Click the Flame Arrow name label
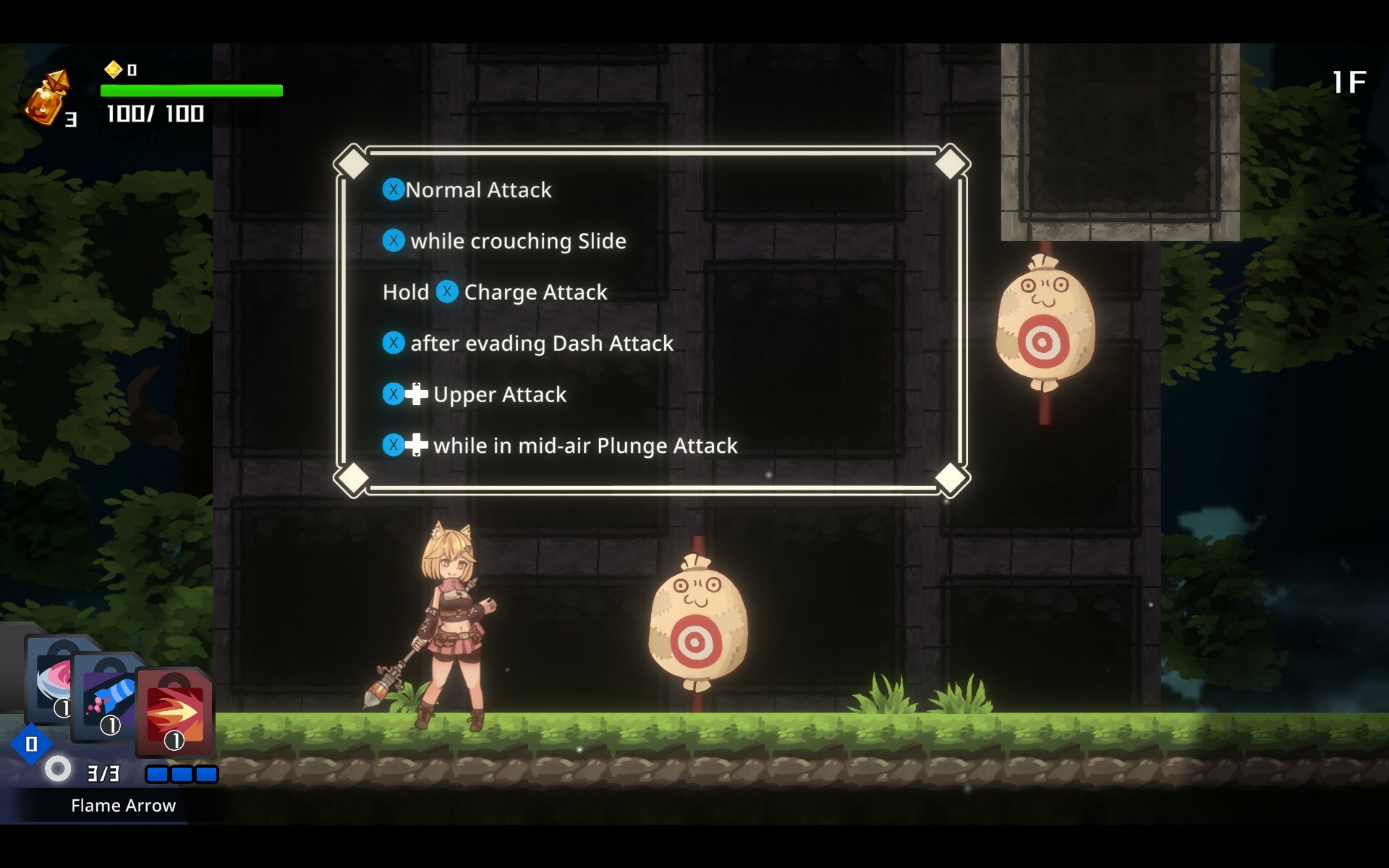1389x868 pixels. pyautogui.click(x=122, y=805)
